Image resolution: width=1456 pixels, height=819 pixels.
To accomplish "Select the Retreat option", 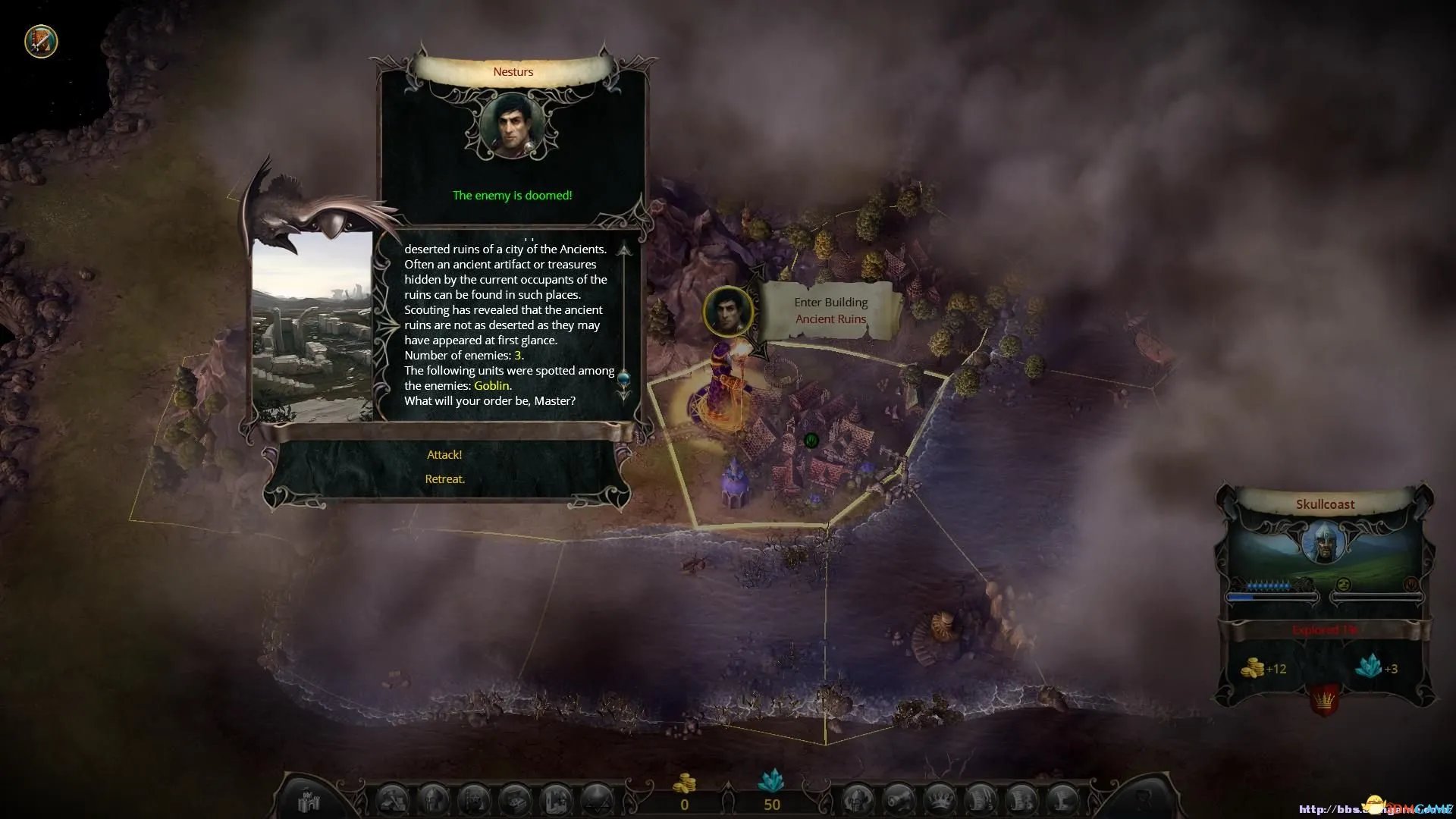I will tap(445, 479).
